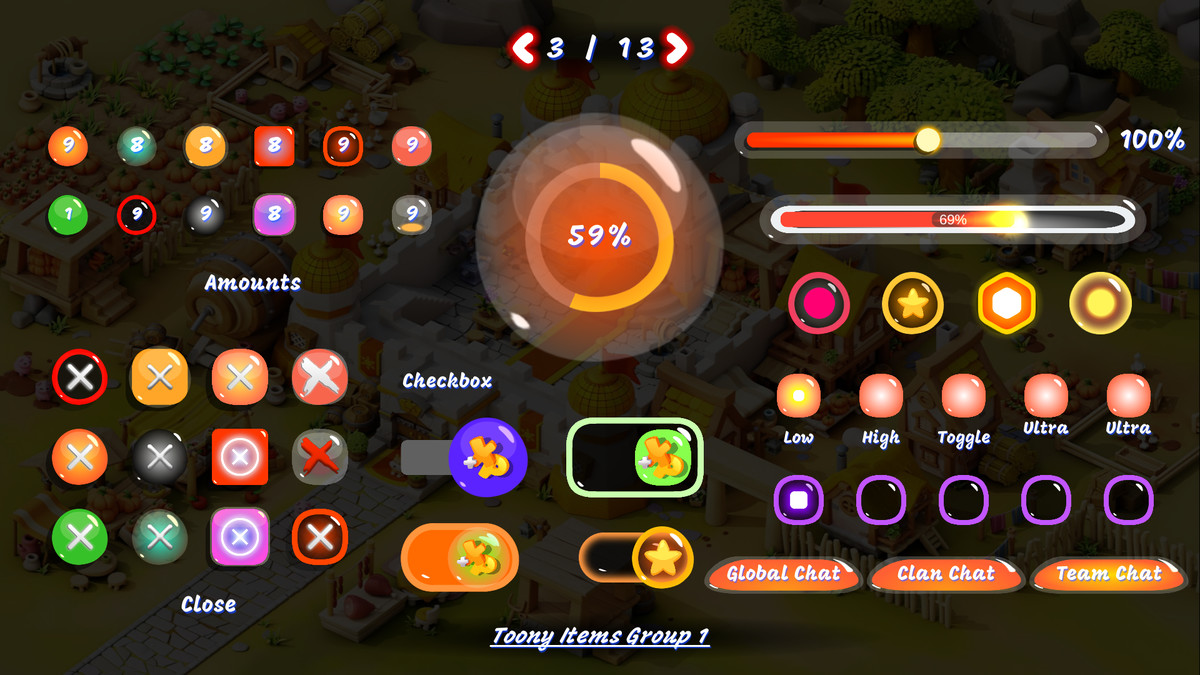The height and width of the screenshot is (675, 1200).
Task: Check the filled purple checkbox
Action: click(798, 499)
